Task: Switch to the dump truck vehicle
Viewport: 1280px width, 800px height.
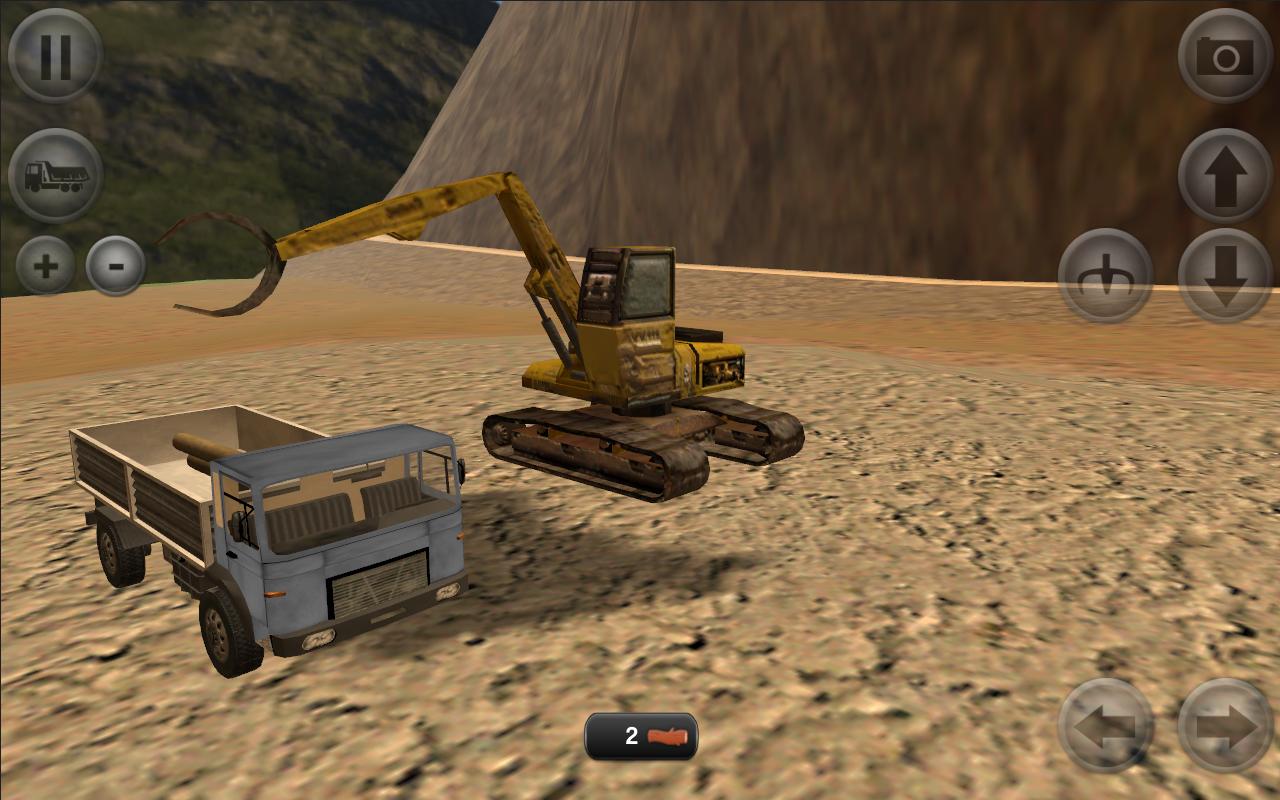Action: point(55,176)
